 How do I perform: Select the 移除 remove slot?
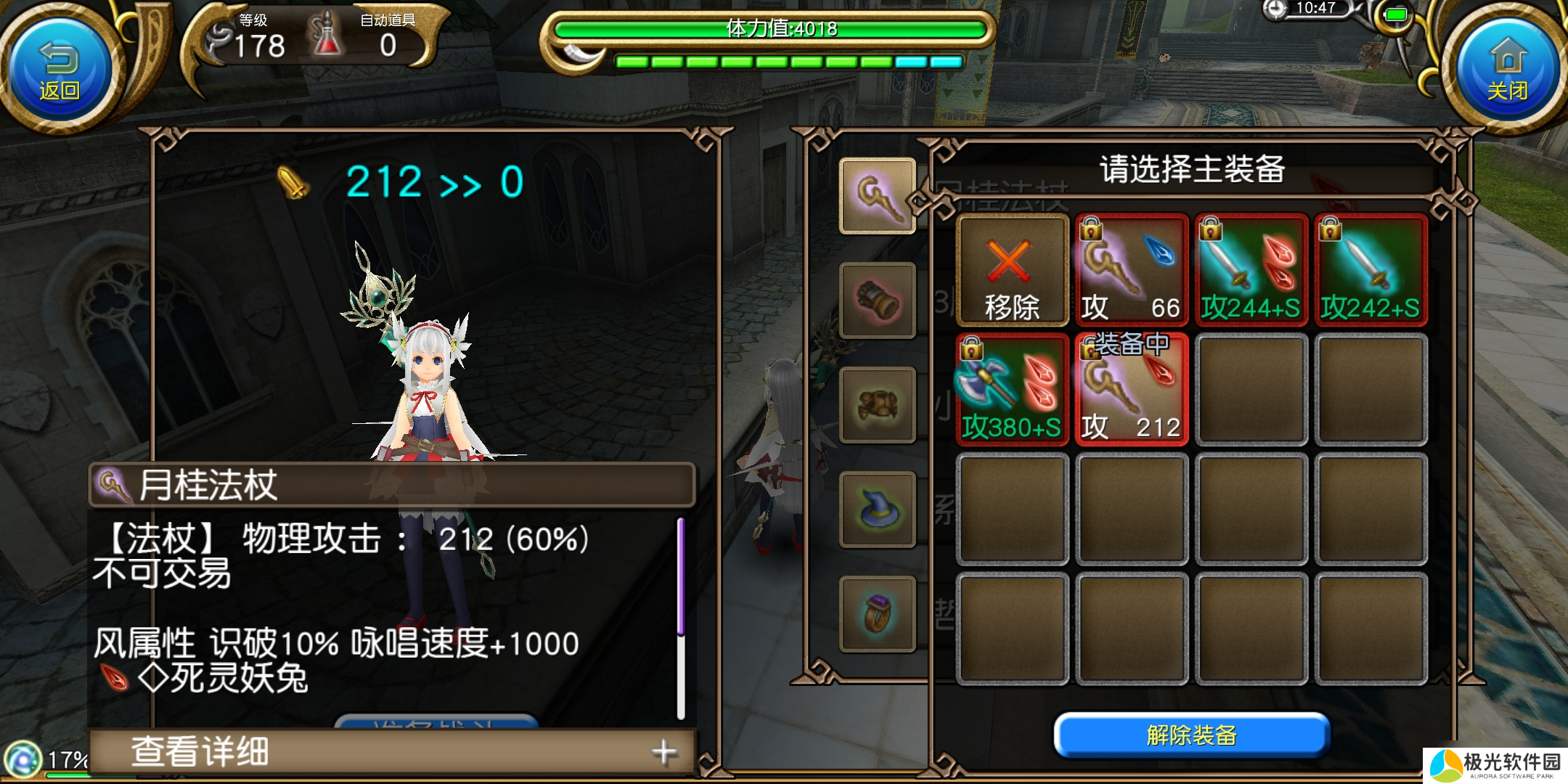coord(1012,270)
